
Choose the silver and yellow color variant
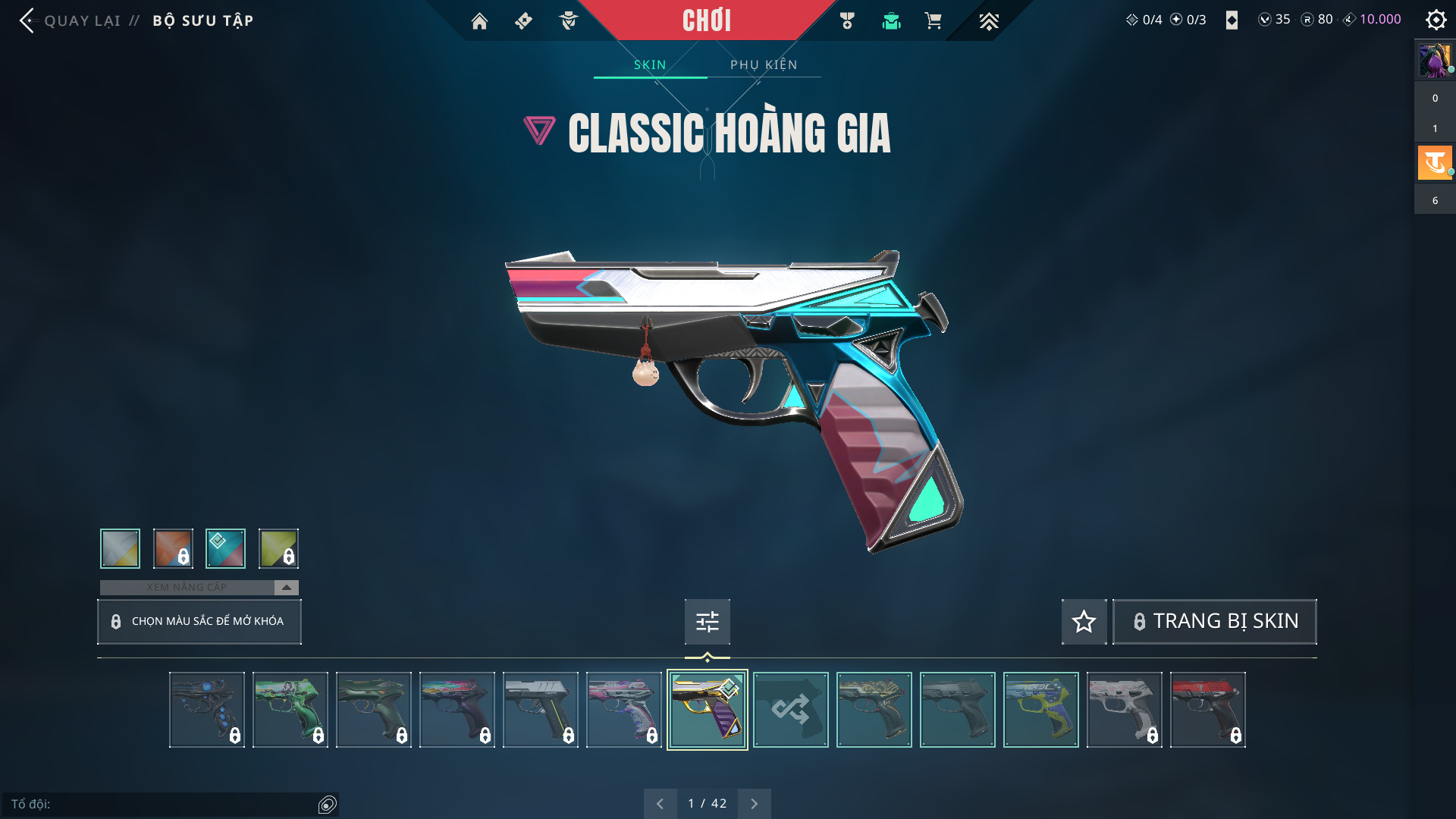click(120, 548)
